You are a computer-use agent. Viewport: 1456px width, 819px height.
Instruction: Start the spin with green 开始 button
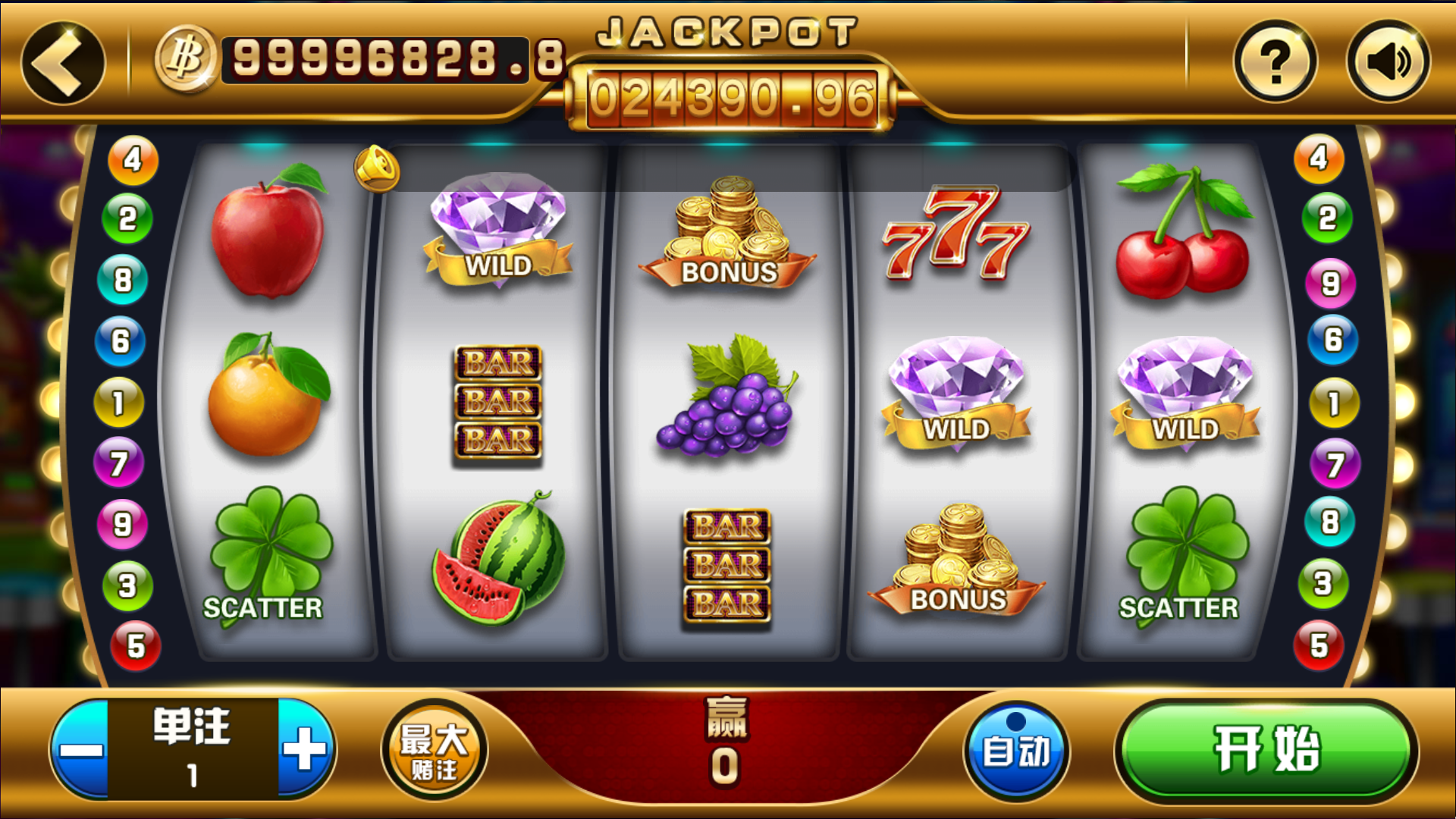point(1266,749)
